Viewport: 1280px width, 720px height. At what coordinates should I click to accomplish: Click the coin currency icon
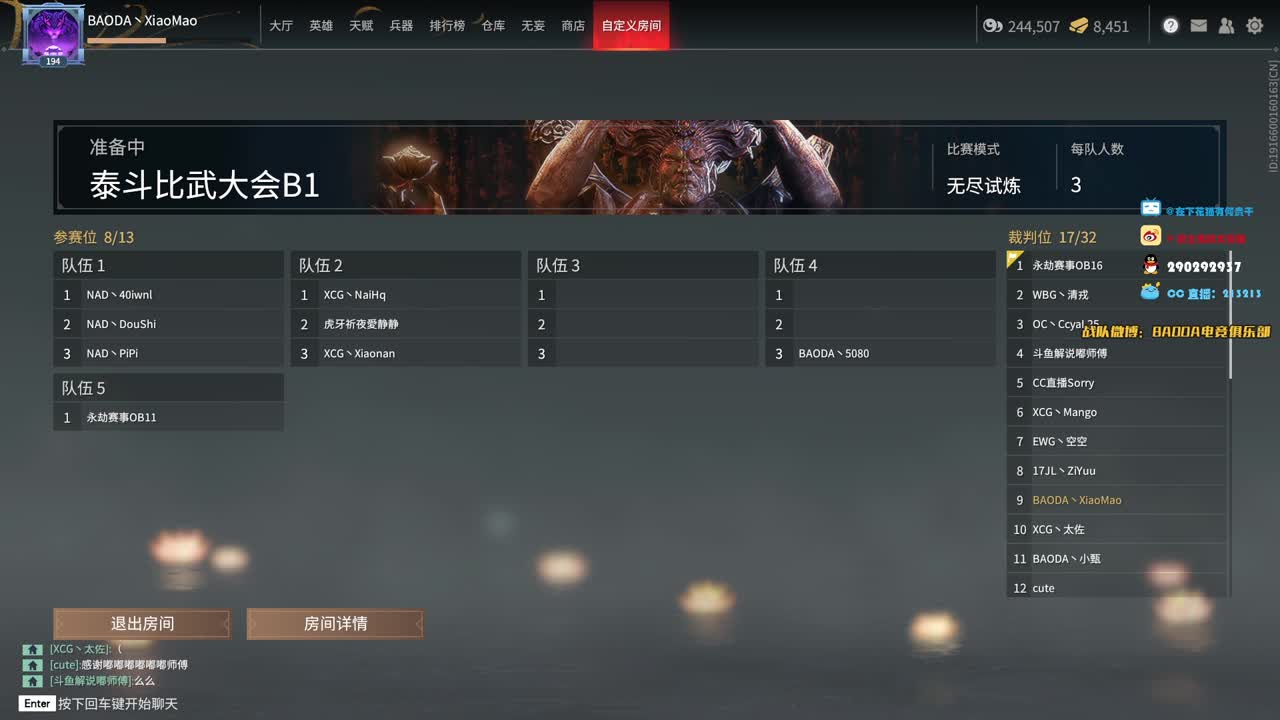(x=993, y=27)
